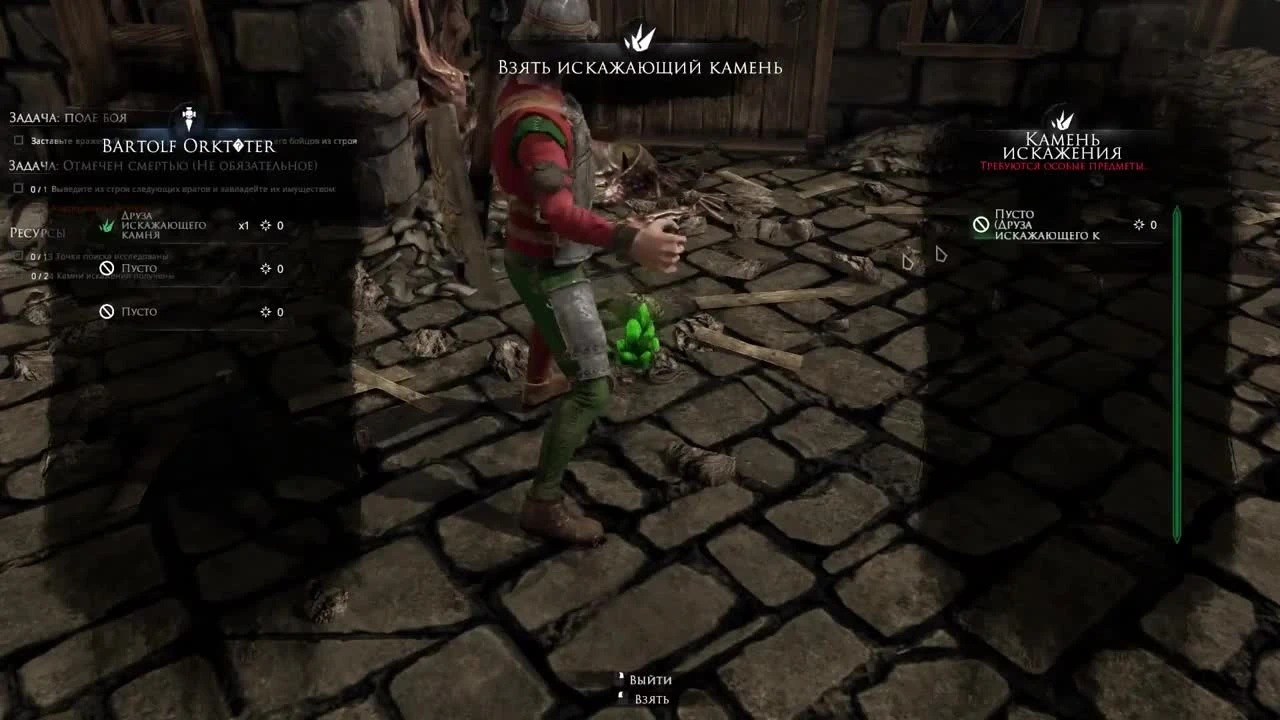
Task: Choose Выйти to exit the interaction
Action: click(x=648, y=679)
